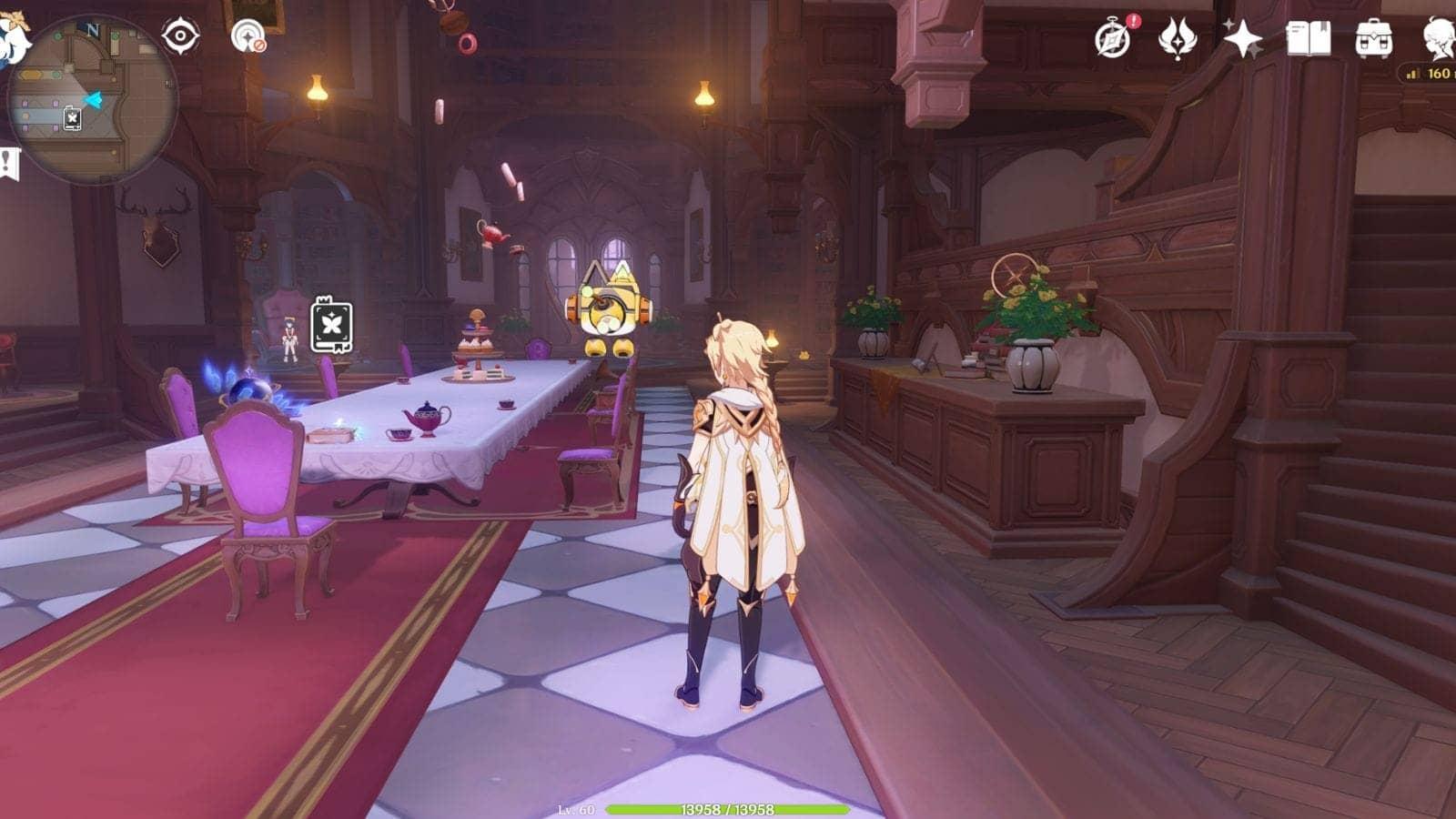Click the disabled signal icon with star
Image resolution: width=1456 pixels, height=819 pixels.
(x=248, y=37)
